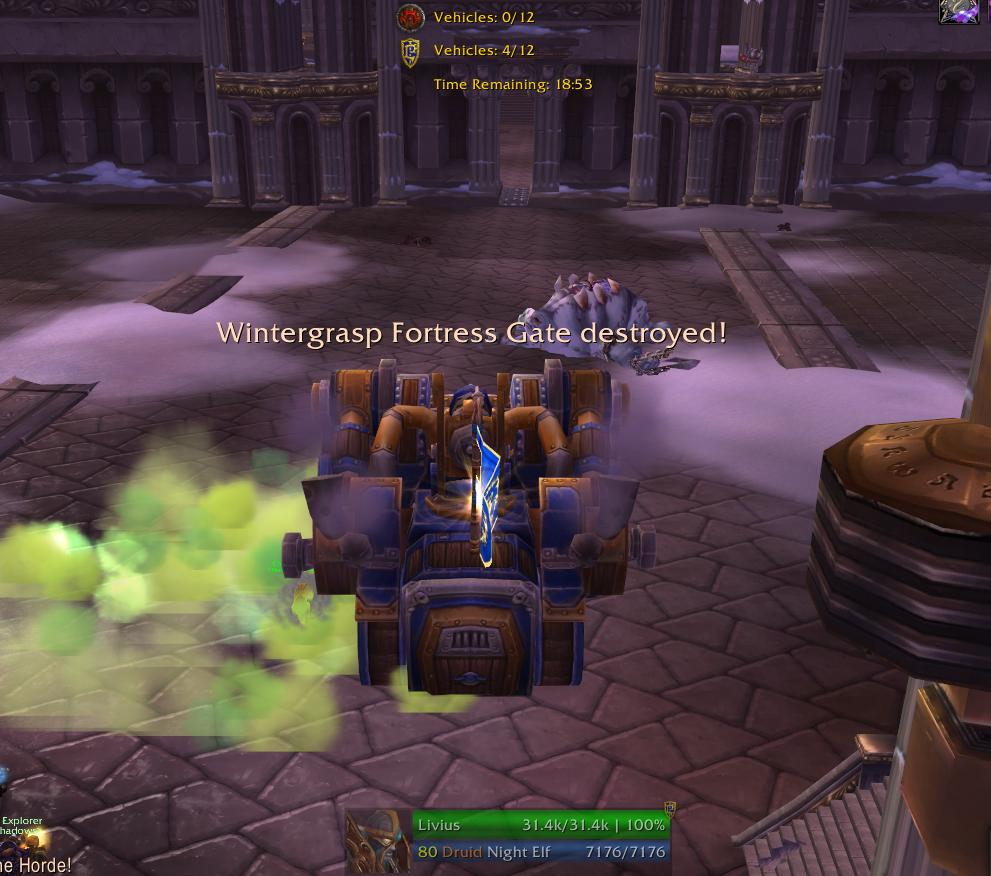Click the Horde faction emblem in the tracker
This screenshot has width=991, height=876.
coord(410,17)
